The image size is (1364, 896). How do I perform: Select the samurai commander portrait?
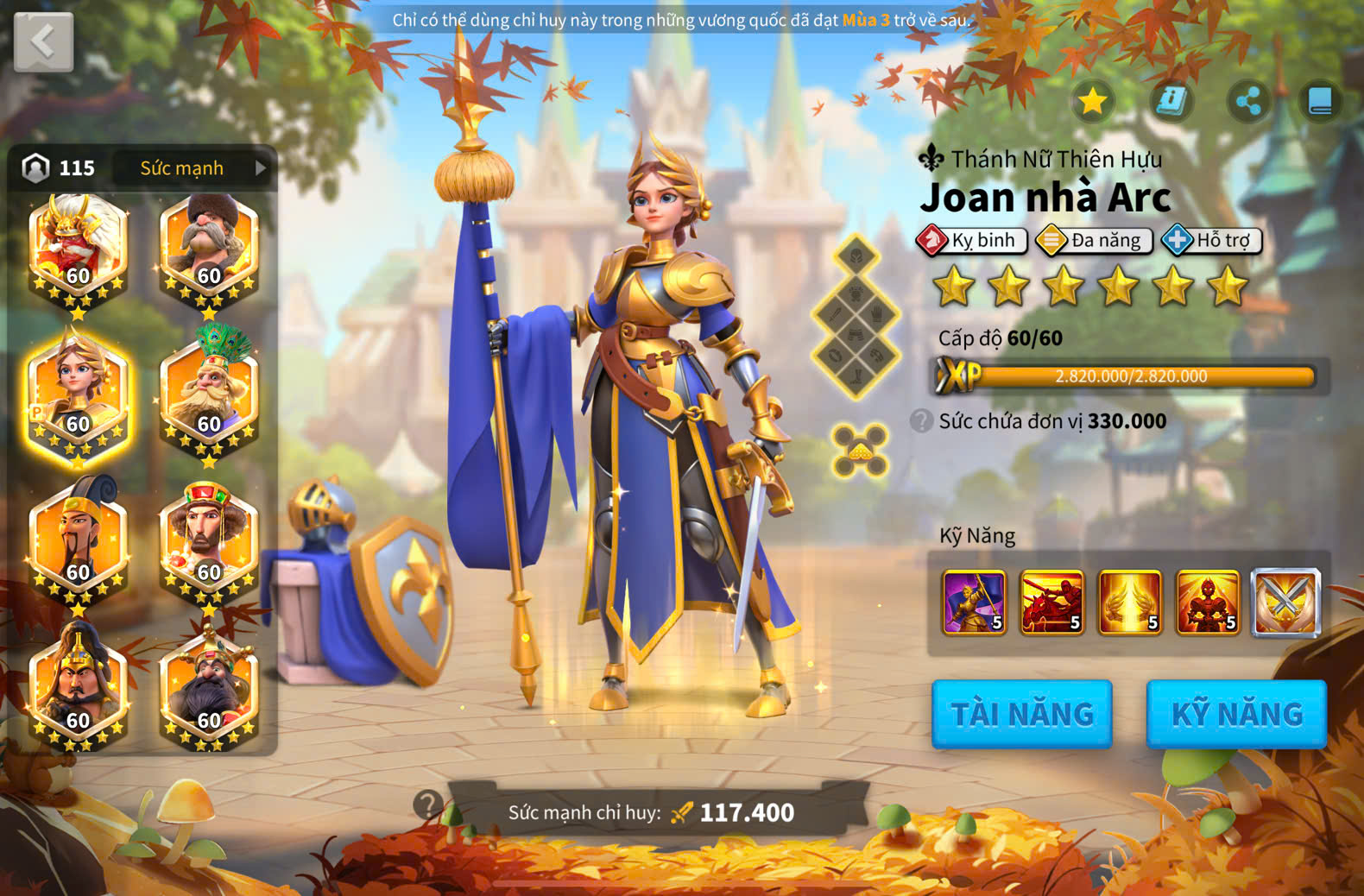click(x=78, y=249)
